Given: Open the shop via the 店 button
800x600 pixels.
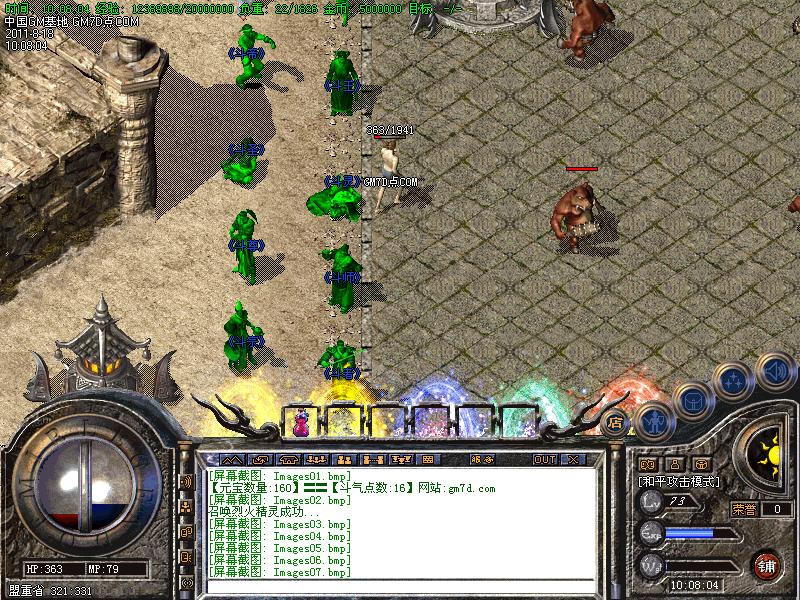Looking at the screenshot, I should (x=616, y=423).
